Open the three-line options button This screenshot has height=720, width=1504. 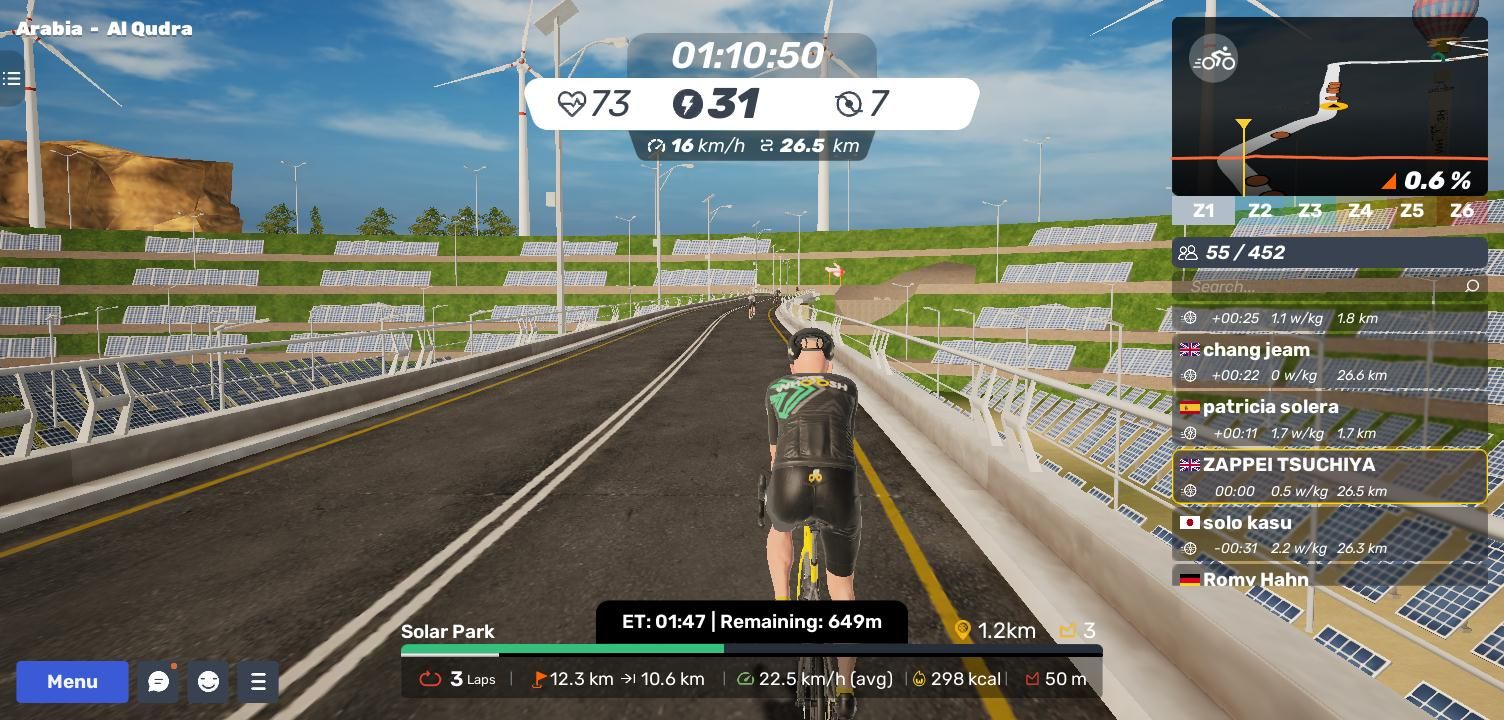pos(257,682)
